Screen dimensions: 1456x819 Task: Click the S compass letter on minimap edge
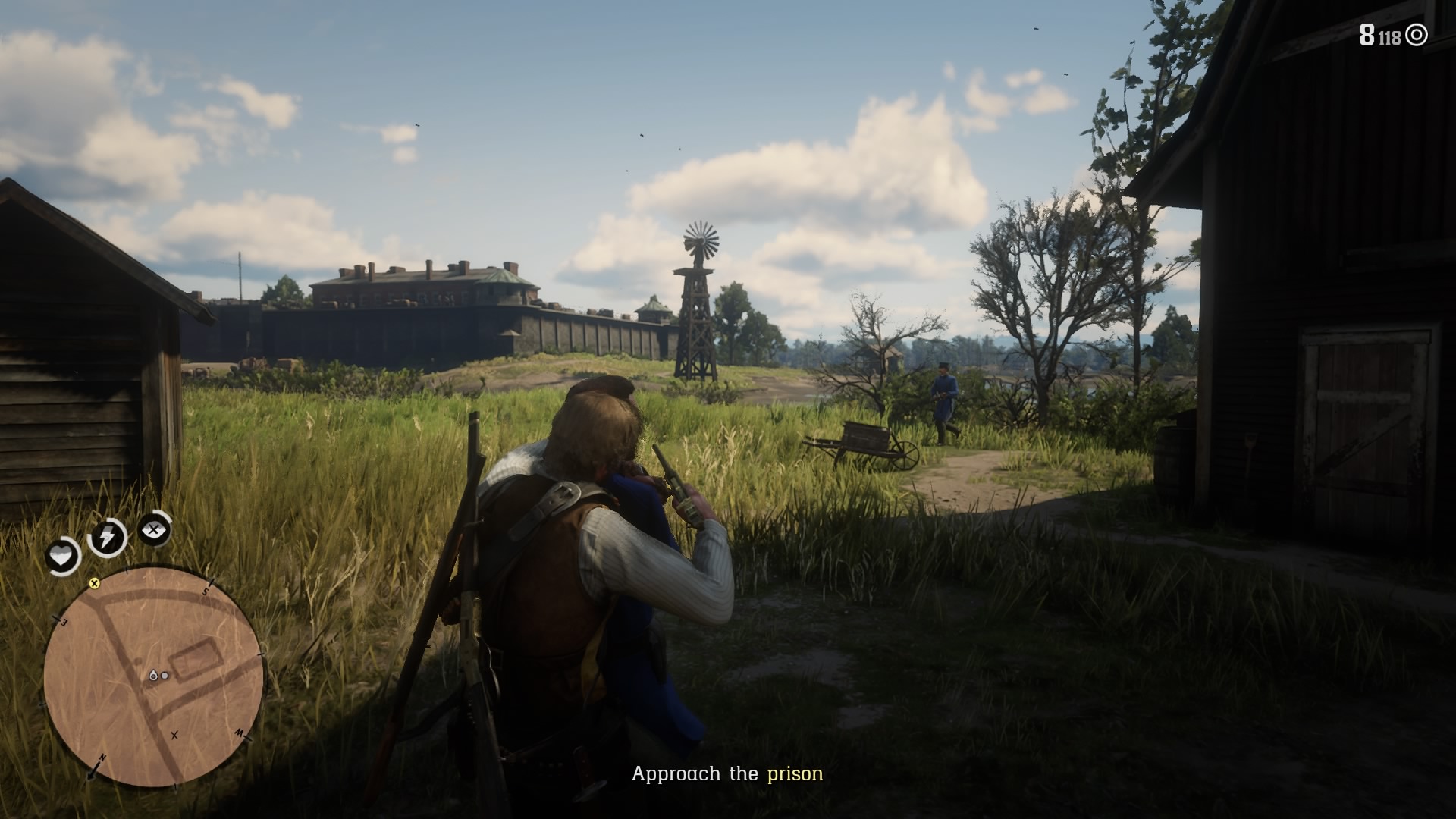(x=206, y=591)
